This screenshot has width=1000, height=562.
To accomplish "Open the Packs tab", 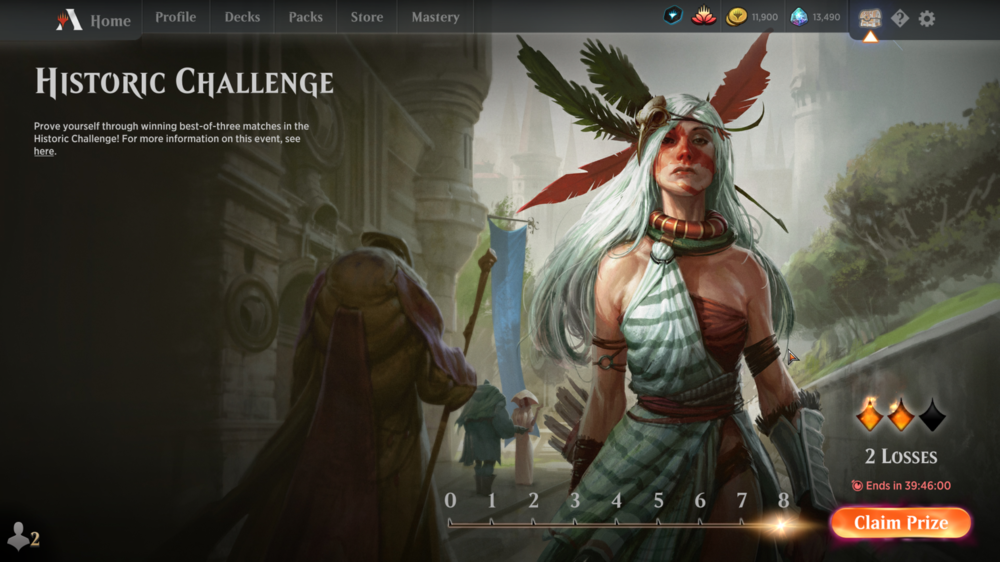I will pyautogui.click(x=305, y=17).
